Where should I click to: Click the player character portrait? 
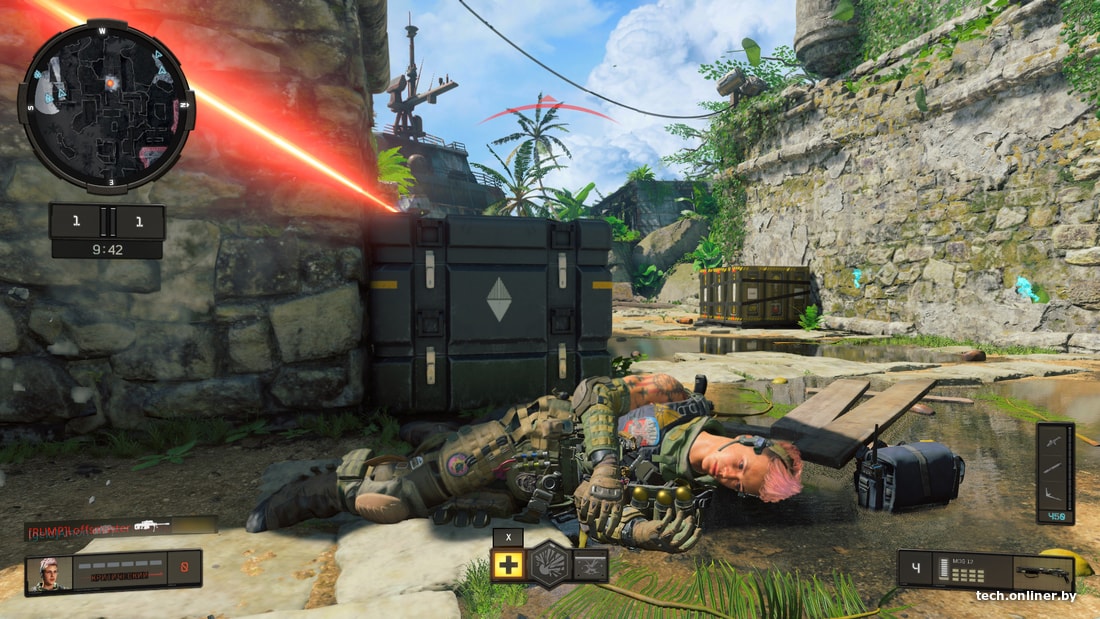tap(48, 573)
